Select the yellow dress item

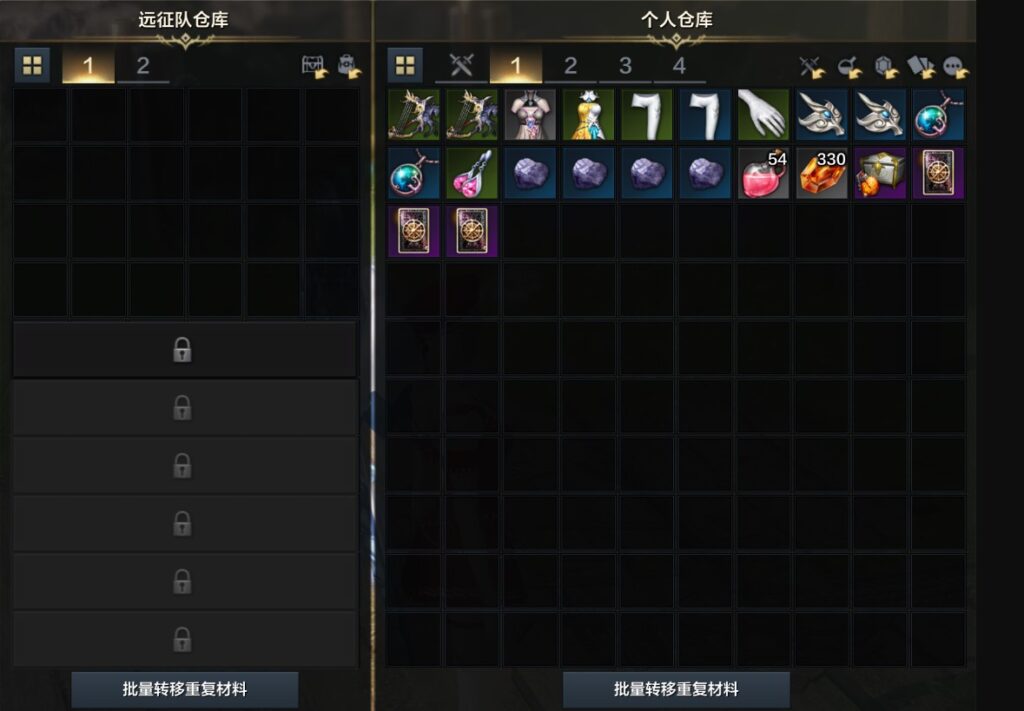[588, 114]
